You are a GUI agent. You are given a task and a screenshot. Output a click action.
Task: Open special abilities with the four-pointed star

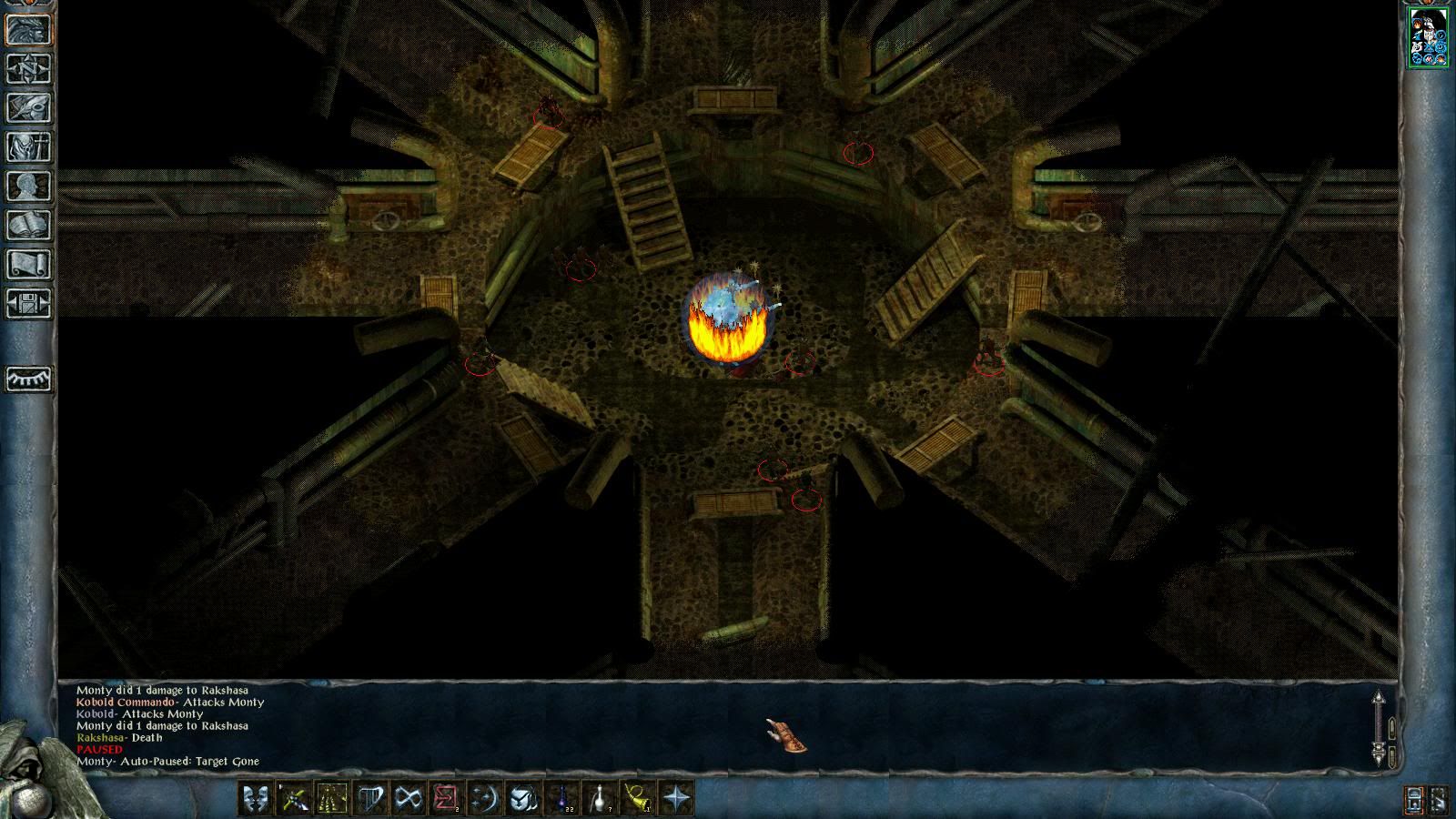point(677,799)
